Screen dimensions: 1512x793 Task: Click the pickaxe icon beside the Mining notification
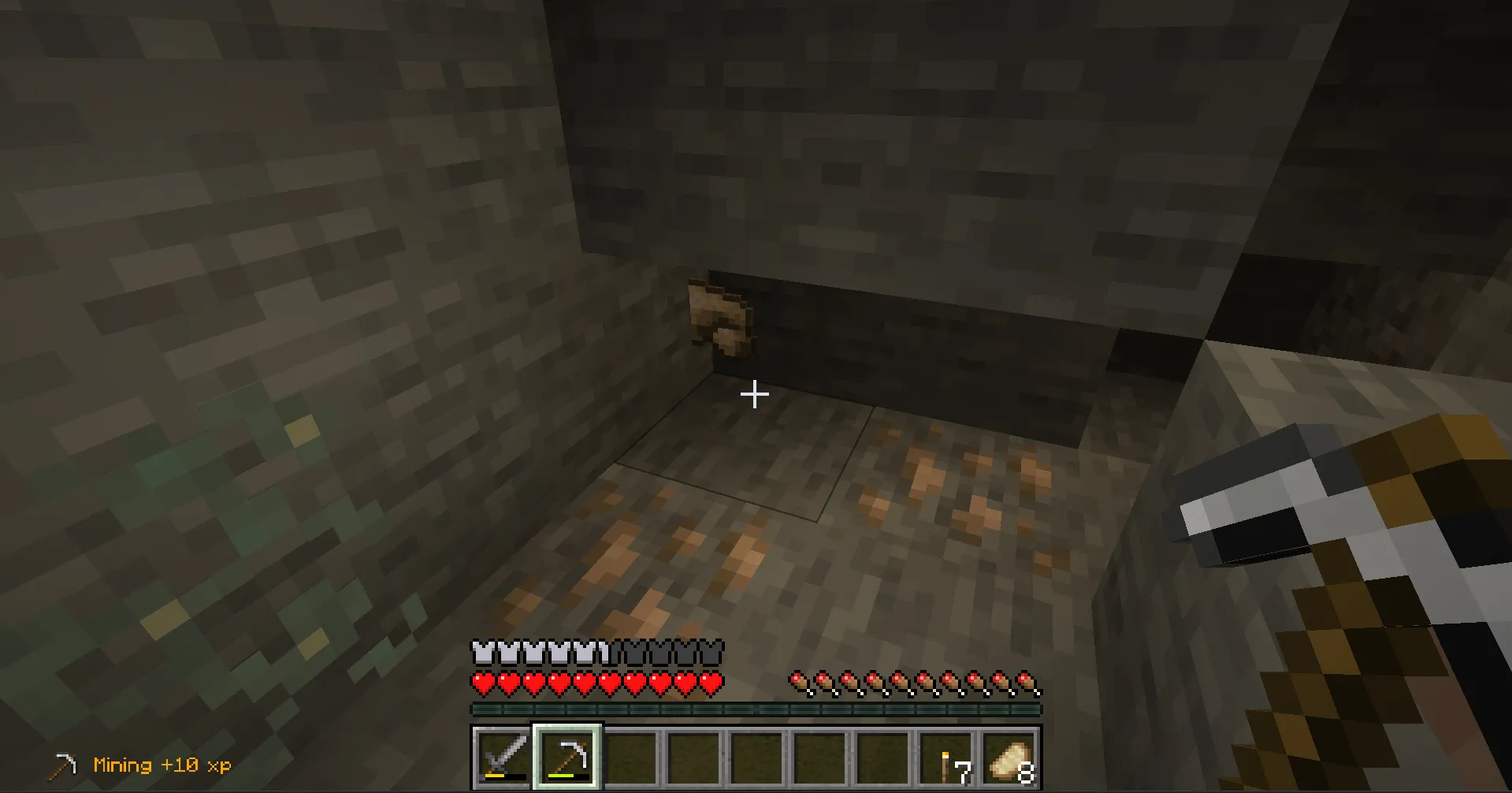[x=63, y=764]
